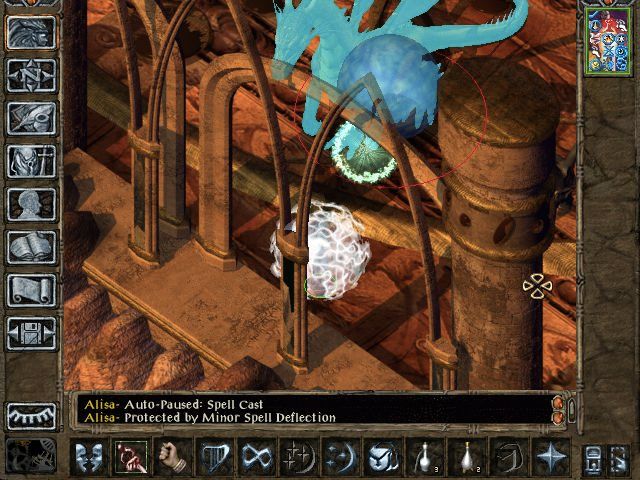Use the first potion flask quick item

424,457
